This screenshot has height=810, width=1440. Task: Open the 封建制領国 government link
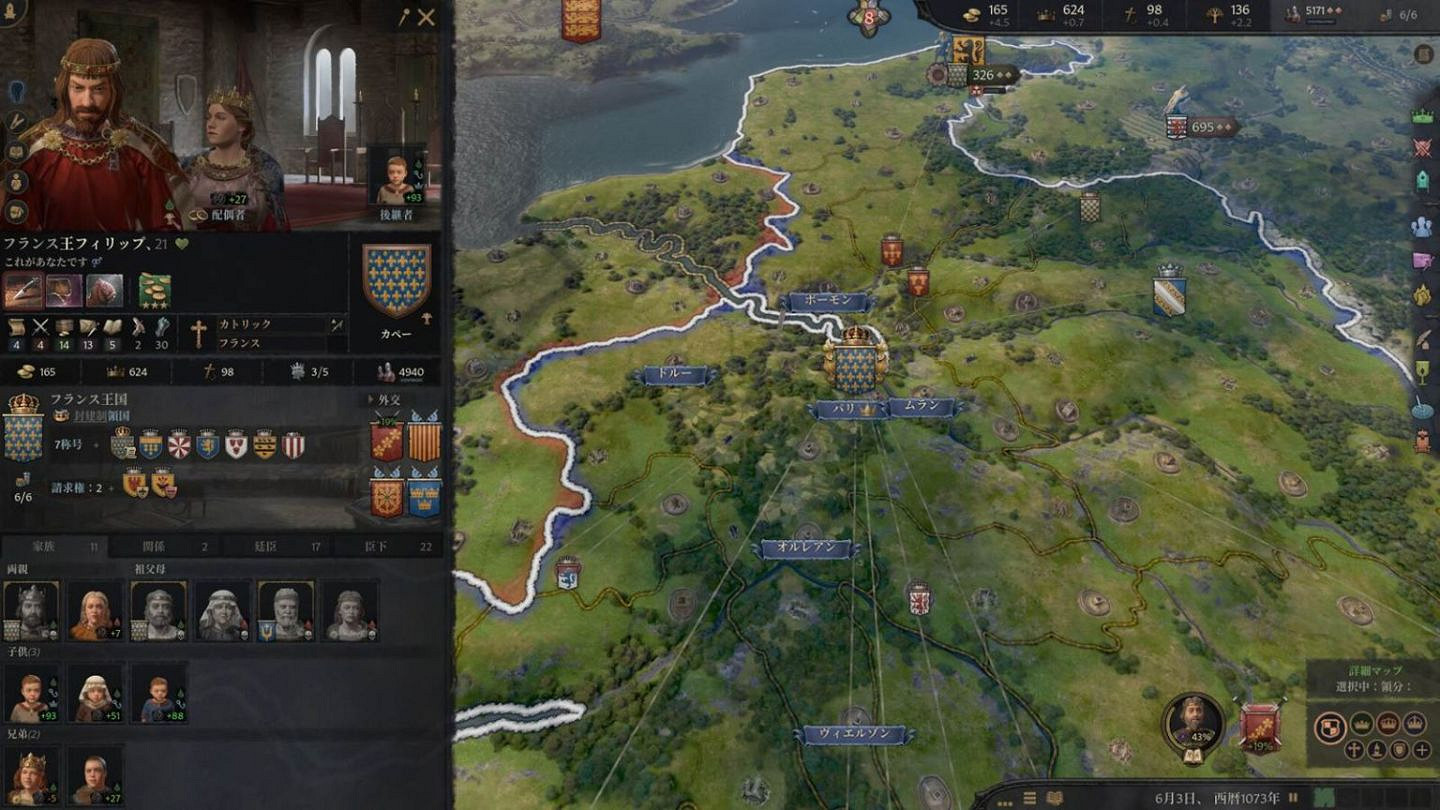pos(103,417)
